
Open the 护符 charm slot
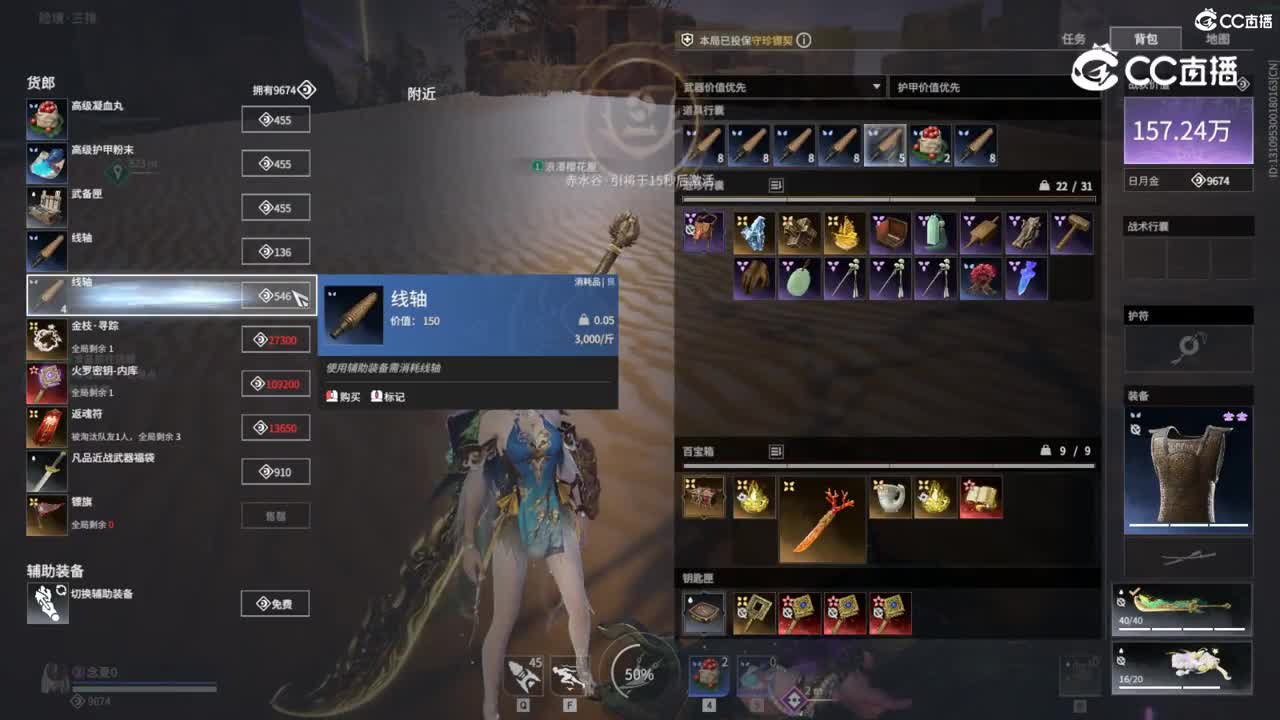[x=1188, y=348]
